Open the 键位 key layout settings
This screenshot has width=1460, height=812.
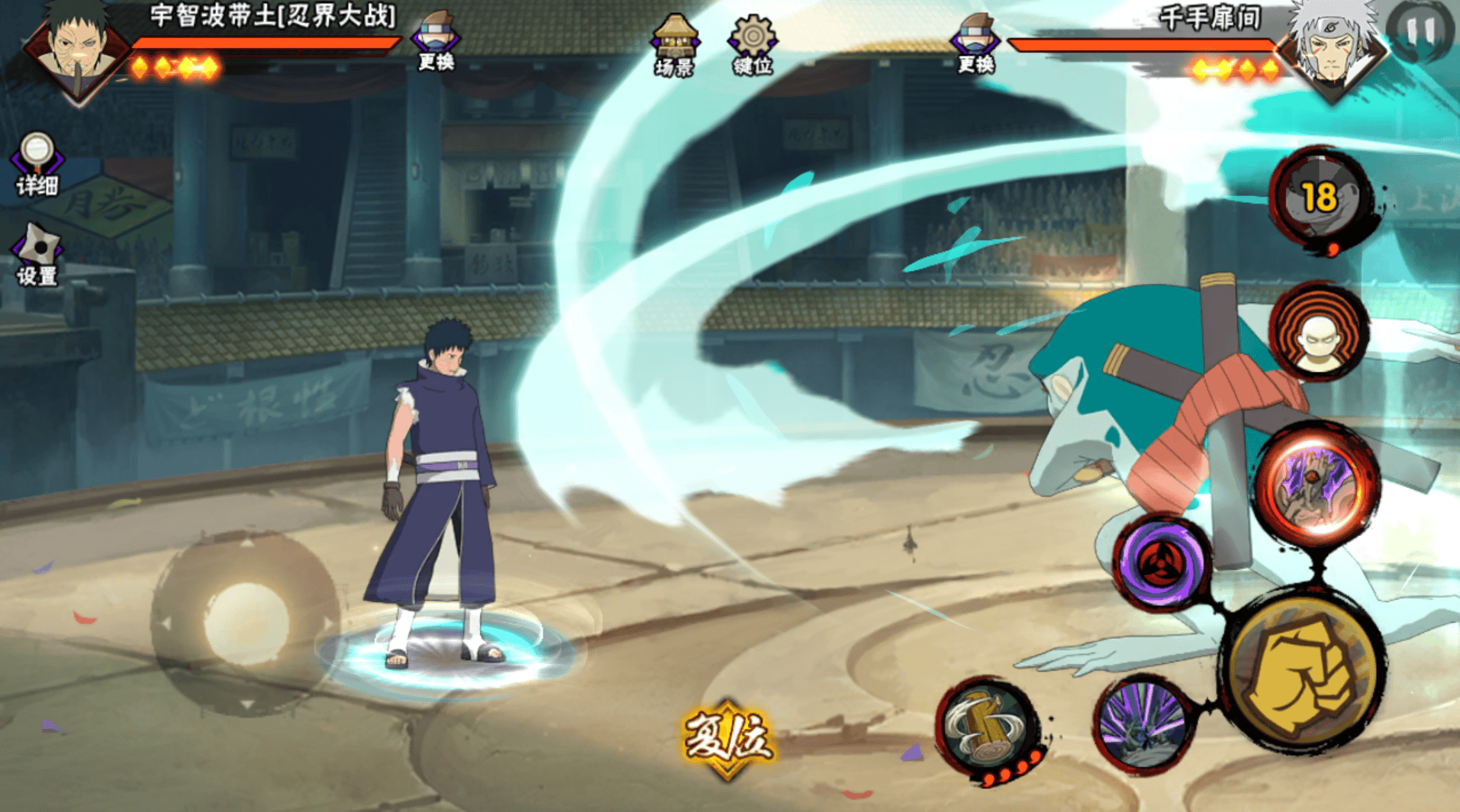tap(753, 45)
